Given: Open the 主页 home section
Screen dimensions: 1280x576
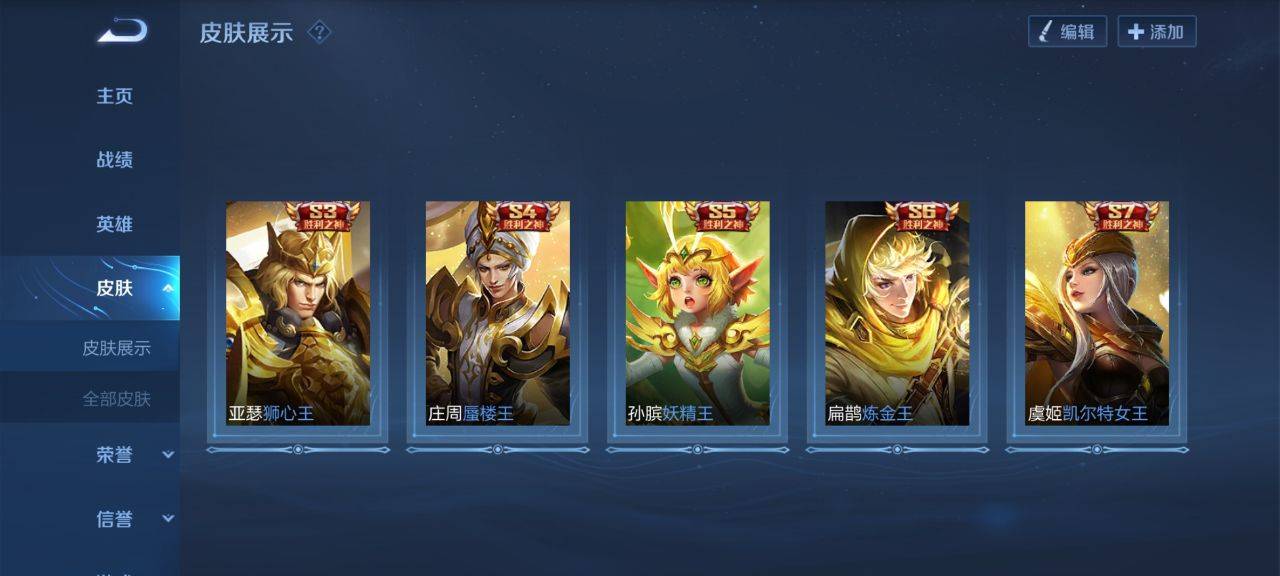Looking at the screenshot, I should [x=114, y=96].
